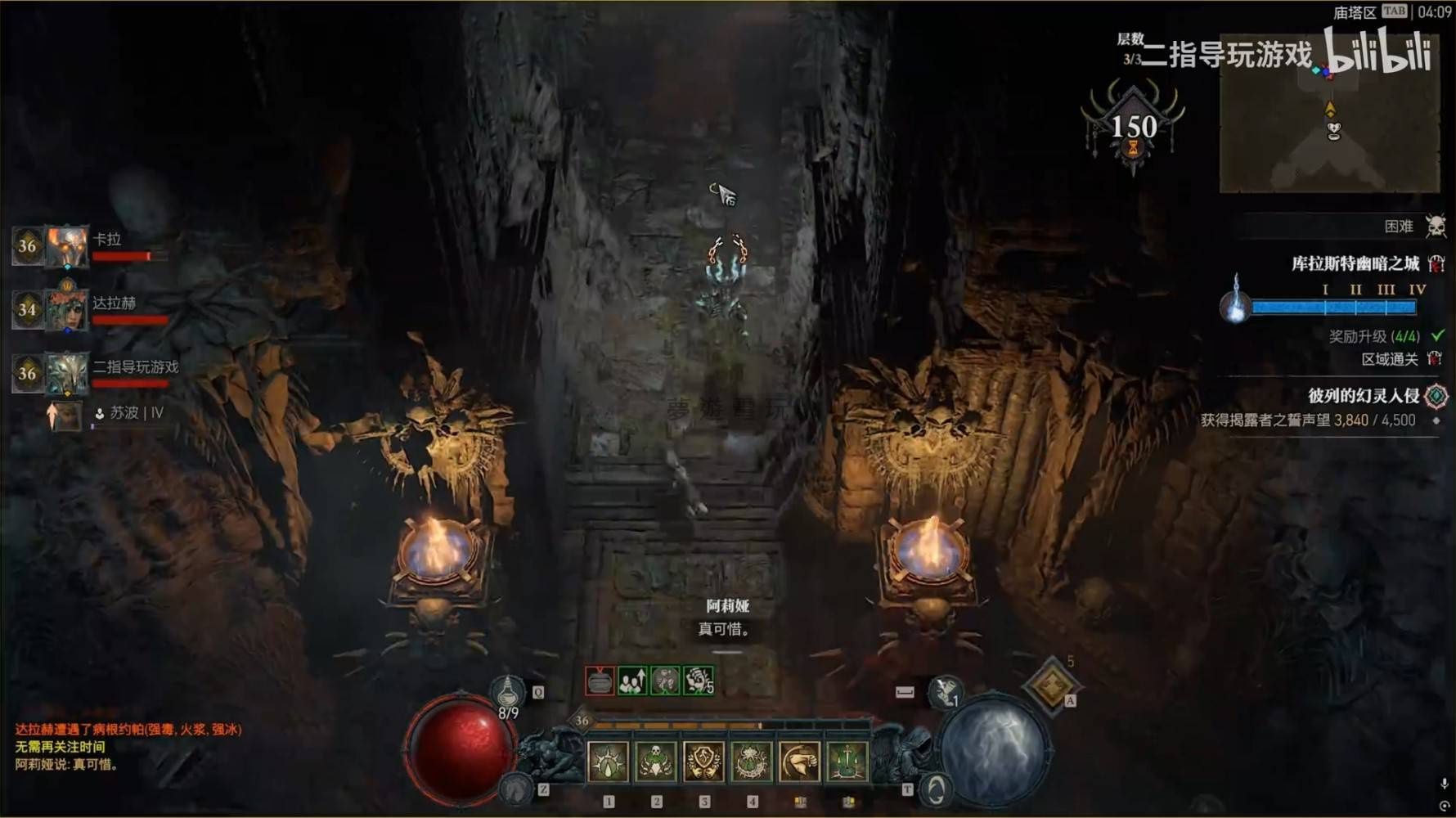Click the bilibili logo watermark
The width and height of the screenshot is (1456, 818).
click(x=1378, y=51)
